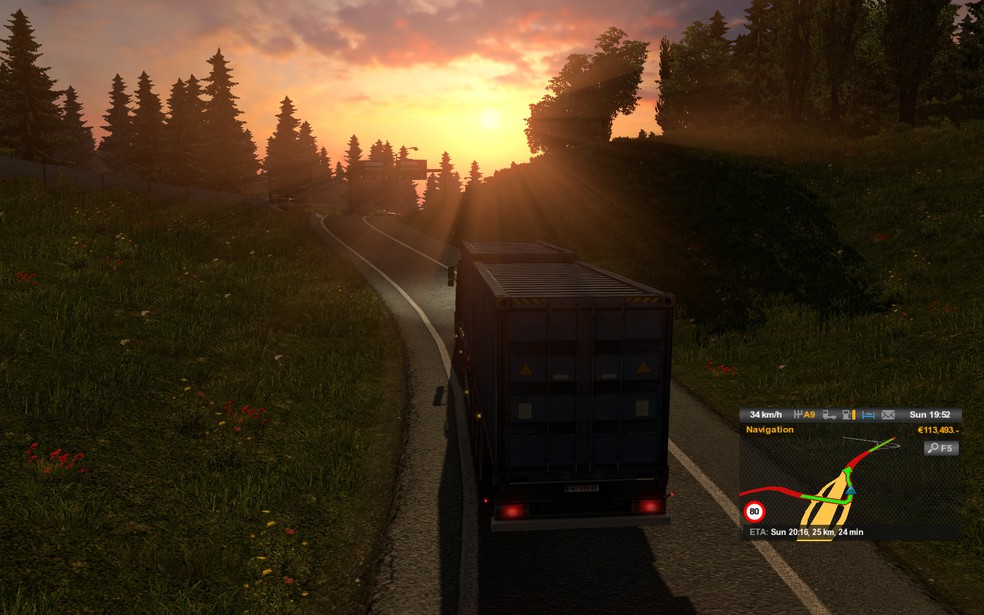
Task: Zoom the map with the magnifier button
Action: [x=941, y=448]
